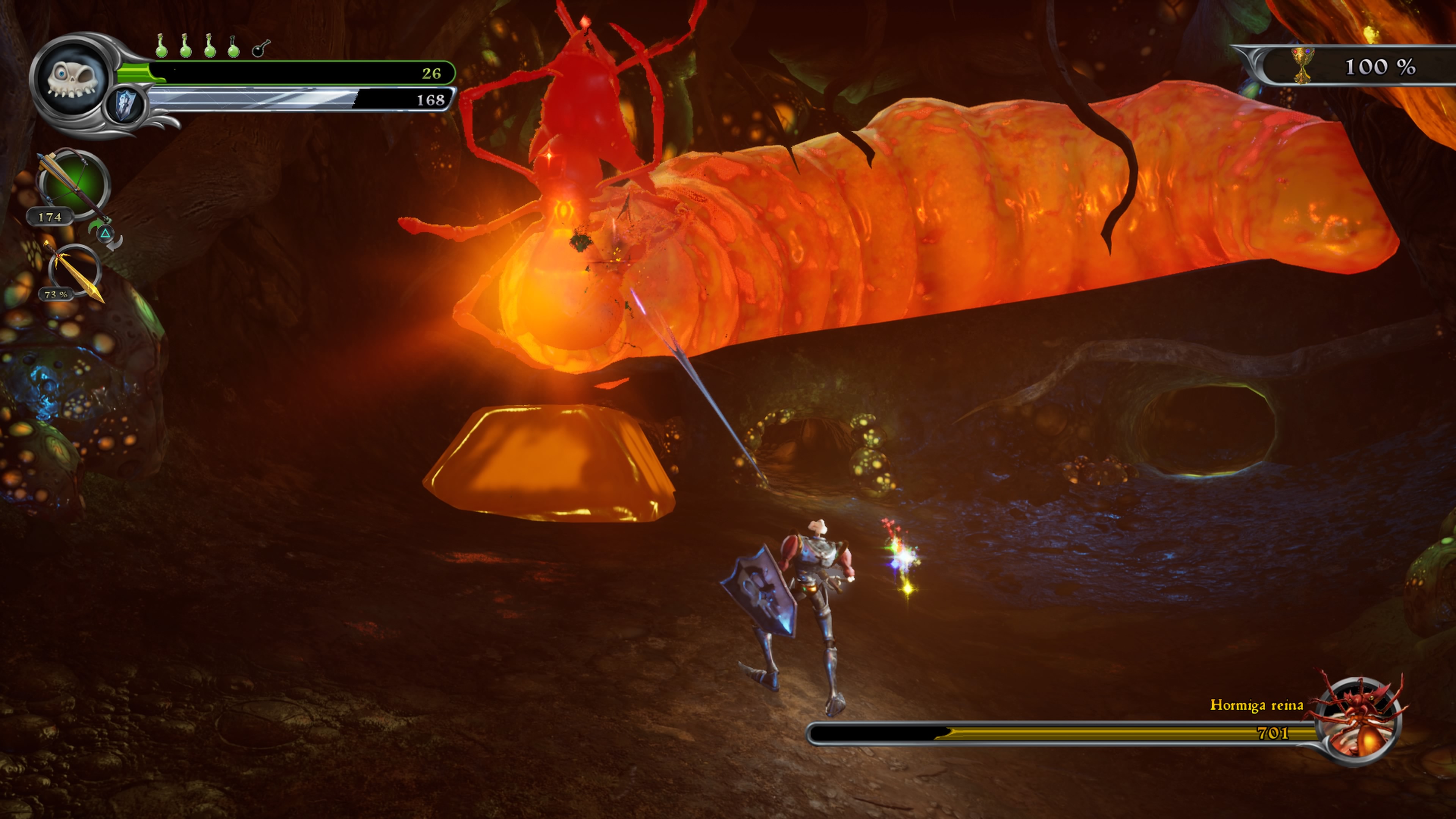
Task: Click the shield icon beside armor bar
Action: (126, 105)
